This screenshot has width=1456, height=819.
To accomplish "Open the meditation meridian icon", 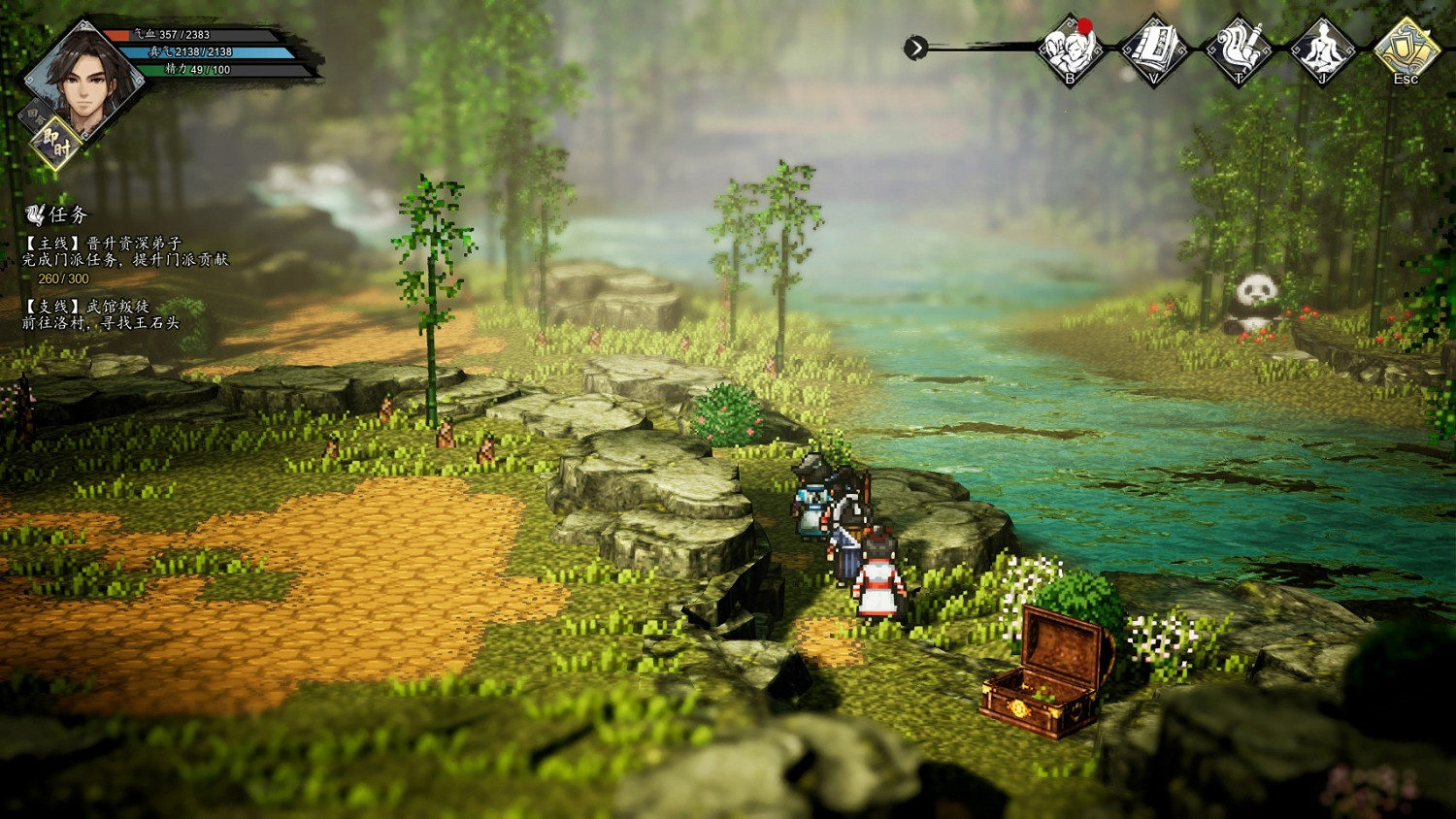I will click(1322, 49).
